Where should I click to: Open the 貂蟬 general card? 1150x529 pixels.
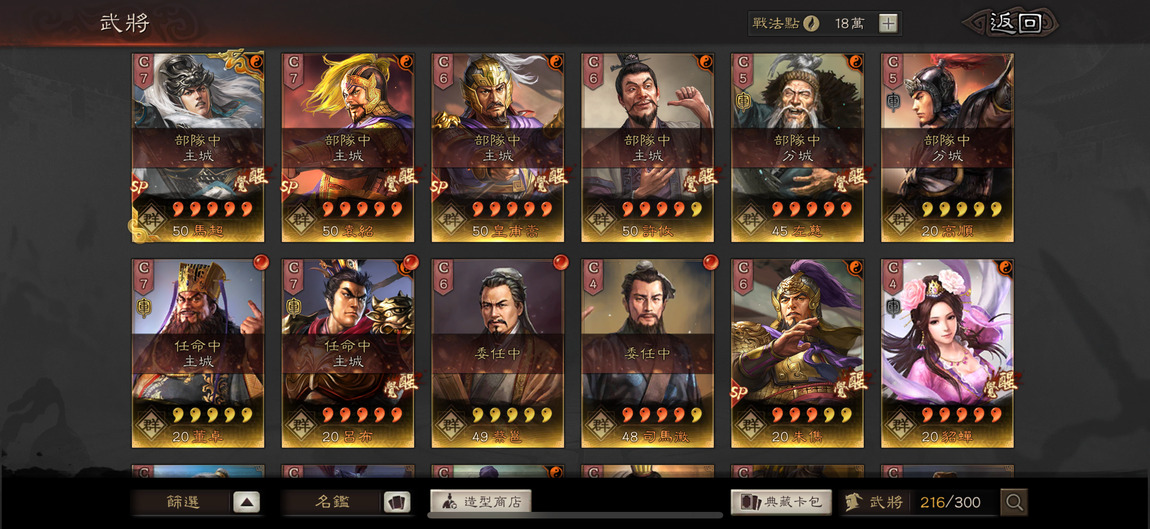coord(947,353)
